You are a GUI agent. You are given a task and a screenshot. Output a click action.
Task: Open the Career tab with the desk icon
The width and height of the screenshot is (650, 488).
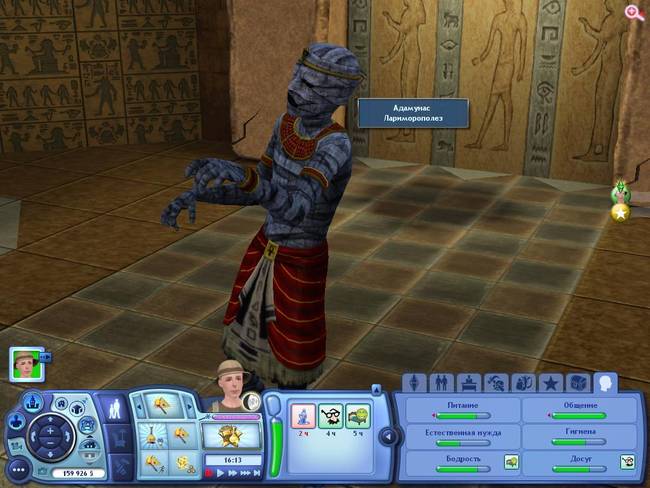coord(467,383)
